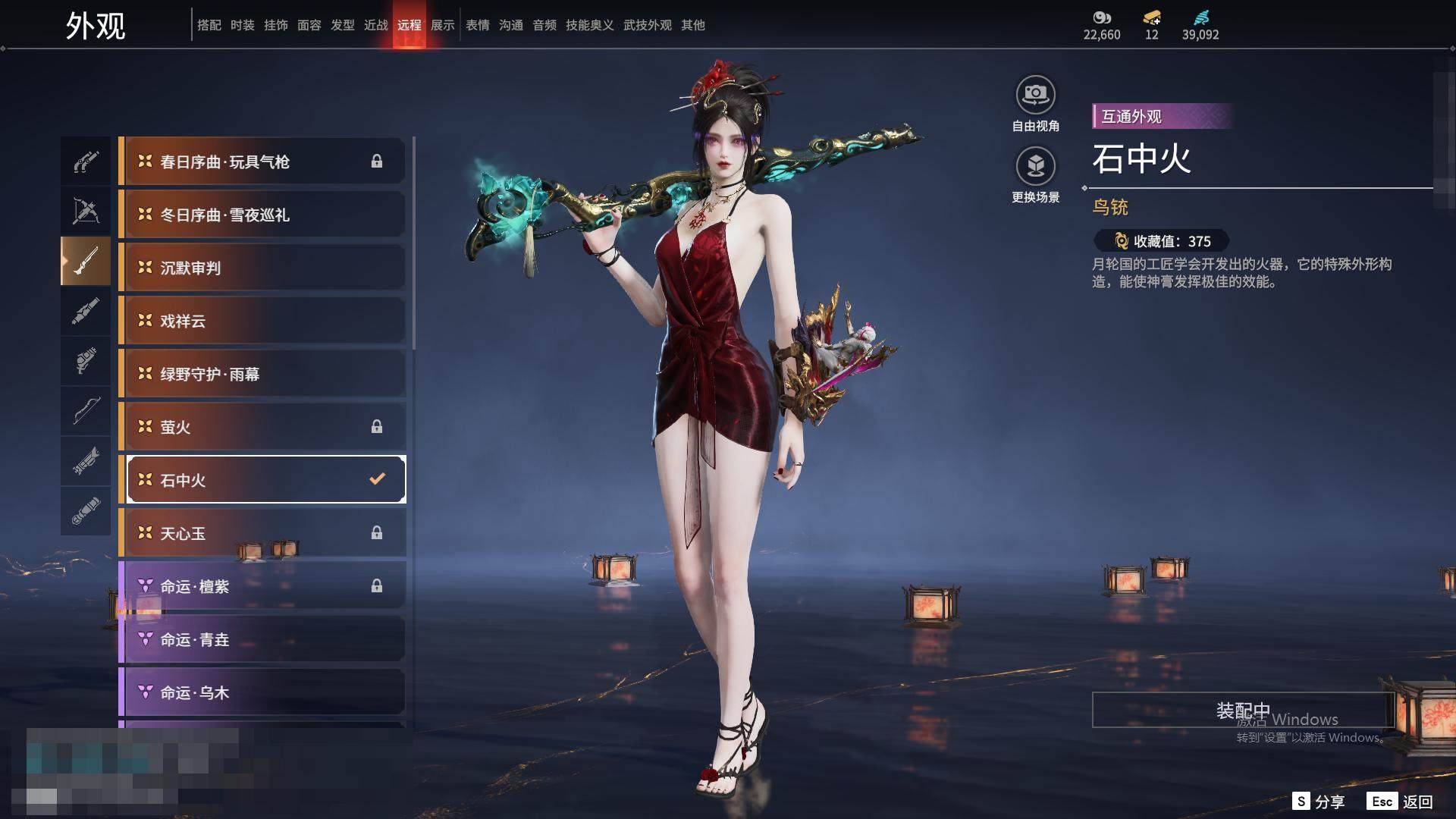Pick the 命运·青垚 appearance
1456x819 pixels.
point(263,639)
